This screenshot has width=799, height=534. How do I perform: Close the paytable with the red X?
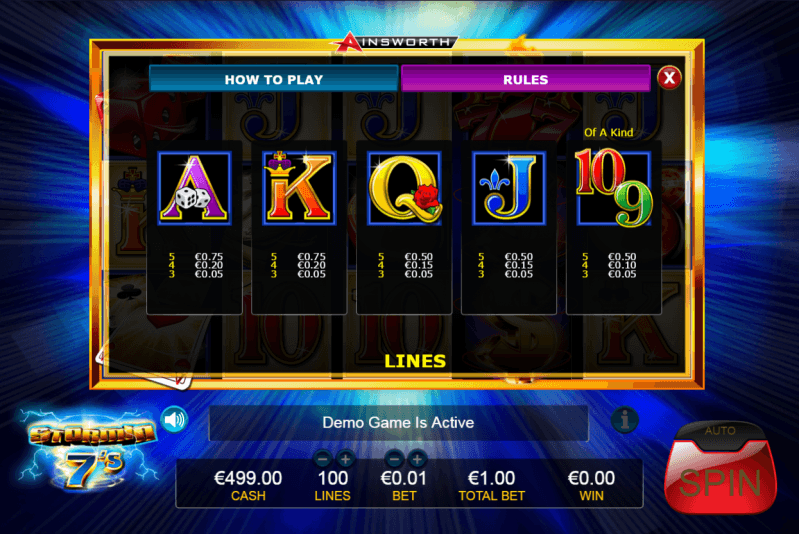coord(669,78)
